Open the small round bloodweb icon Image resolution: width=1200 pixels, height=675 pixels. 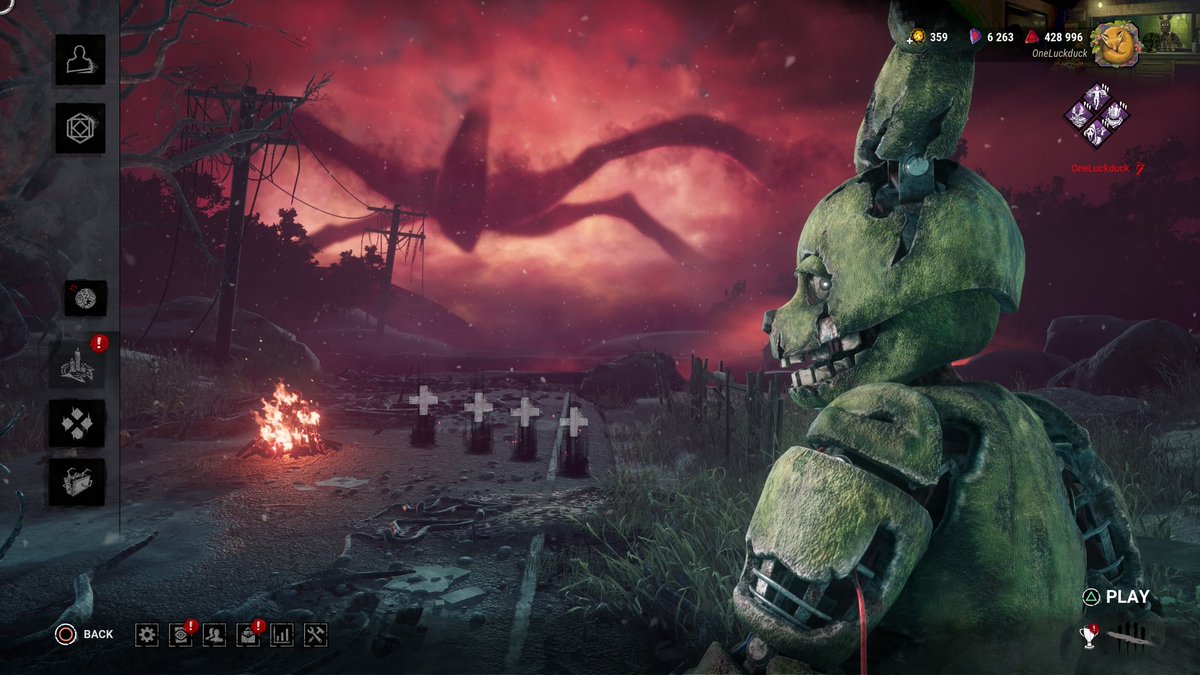[86, 298]
